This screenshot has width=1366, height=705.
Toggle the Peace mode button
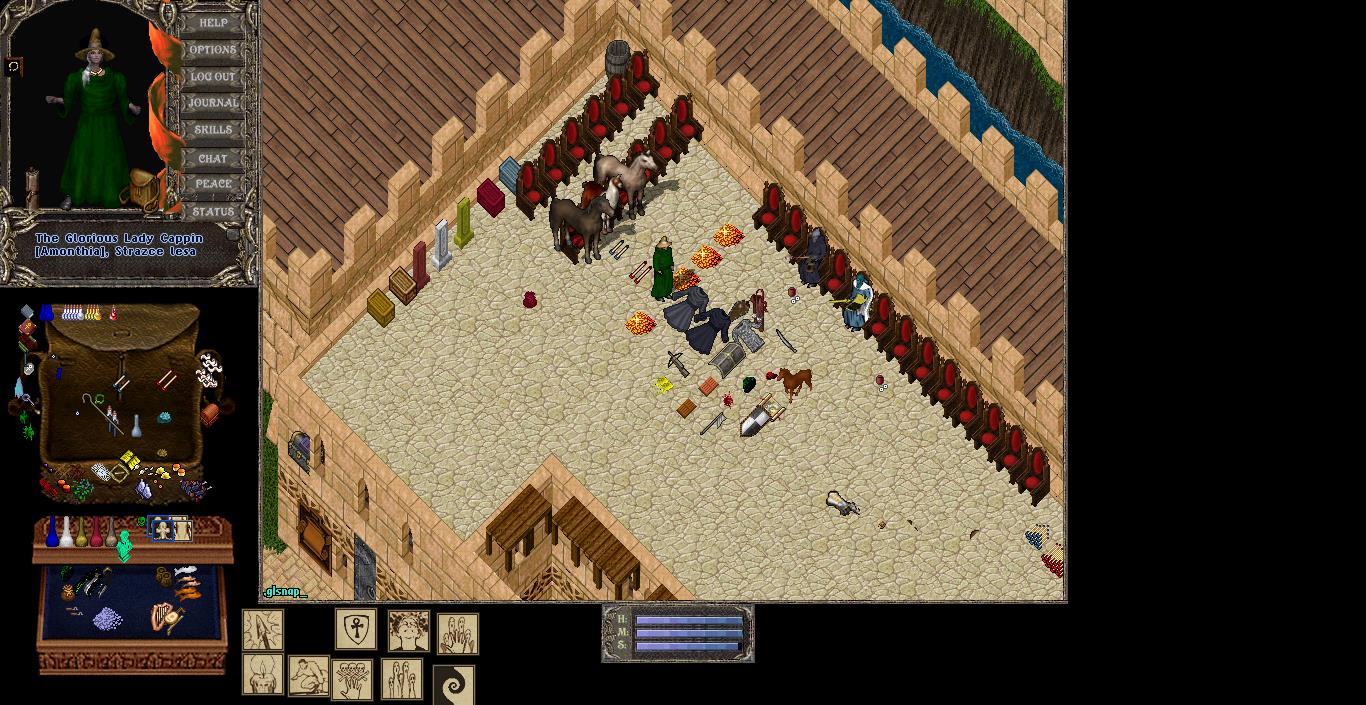[x=213, y=184]
